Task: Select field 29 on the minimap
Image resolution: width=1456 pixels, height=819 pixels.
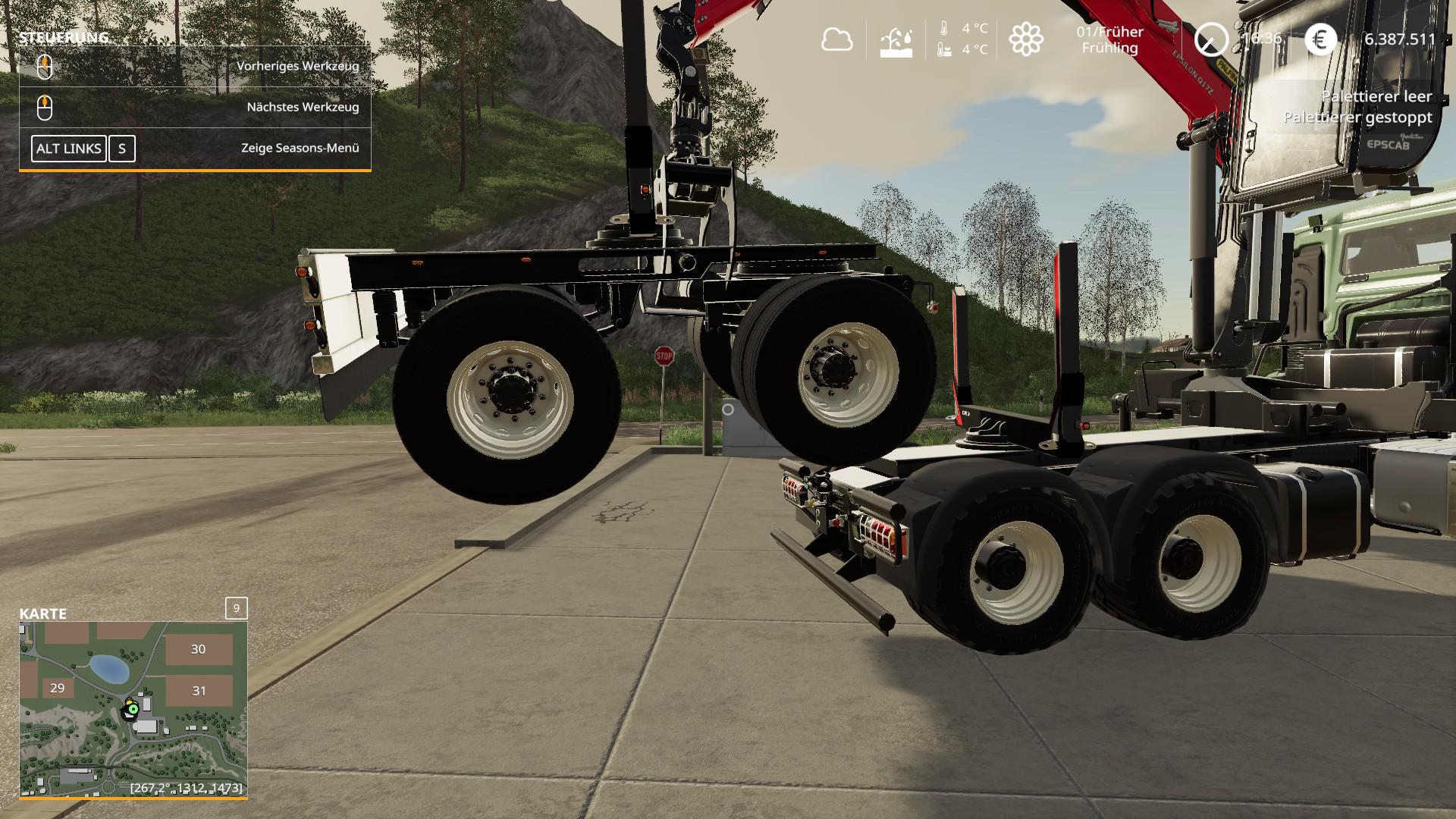Action: coord(57,688)
